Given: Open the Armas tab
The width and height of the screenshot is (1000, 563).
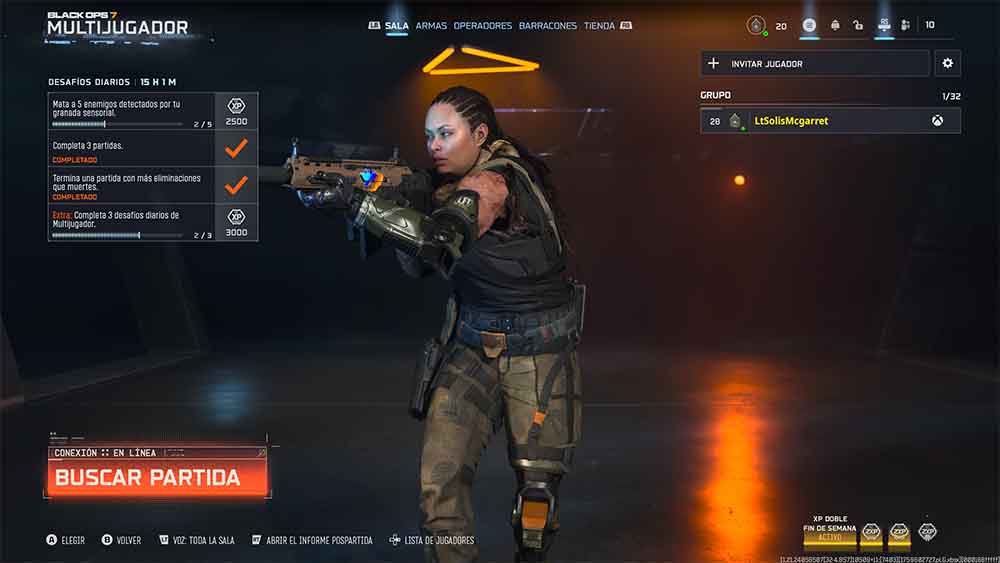Looking at the screenshot, I should click(431, 26).
